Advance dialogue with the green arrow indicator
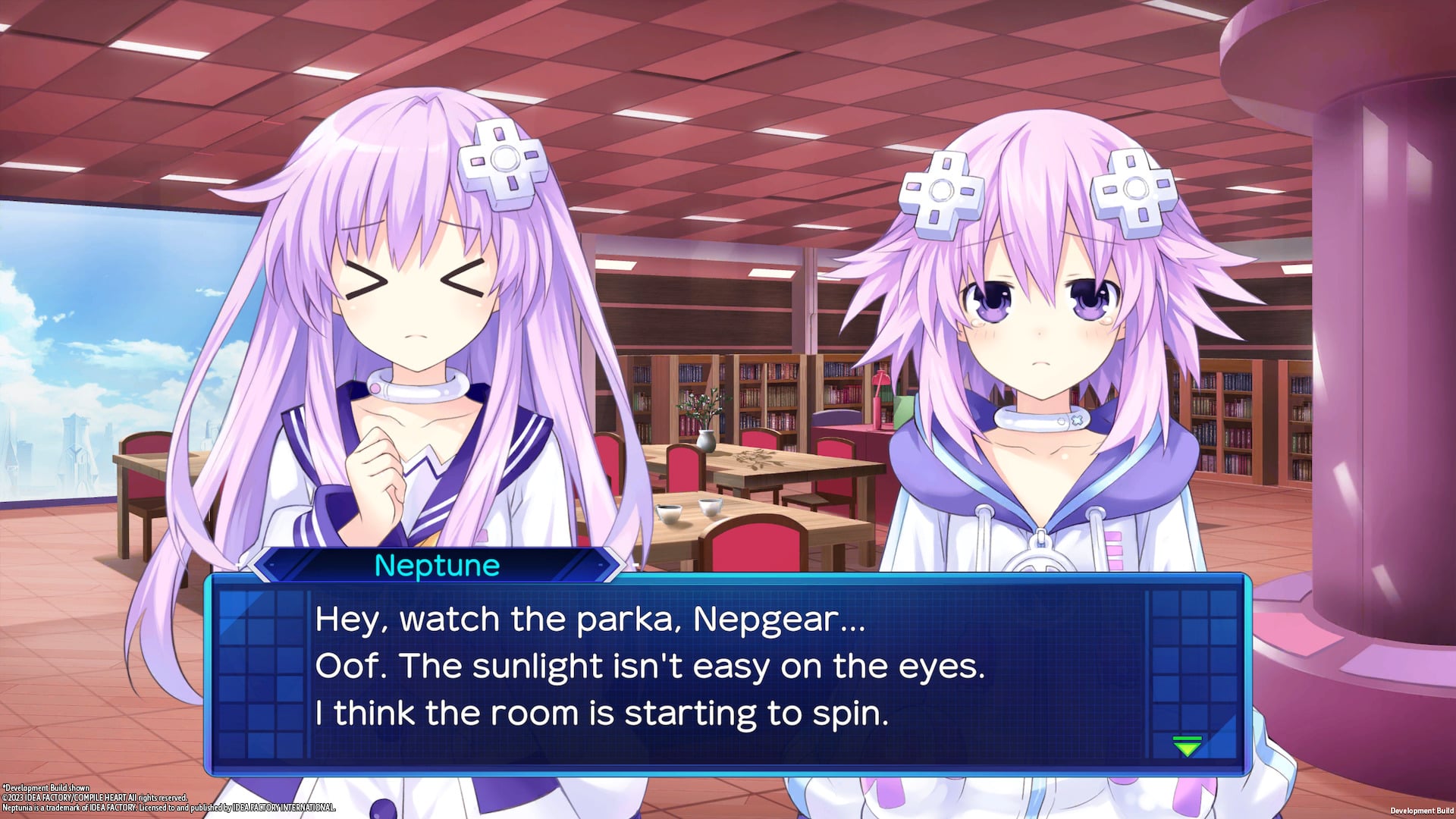 (x=1187, y=746)
